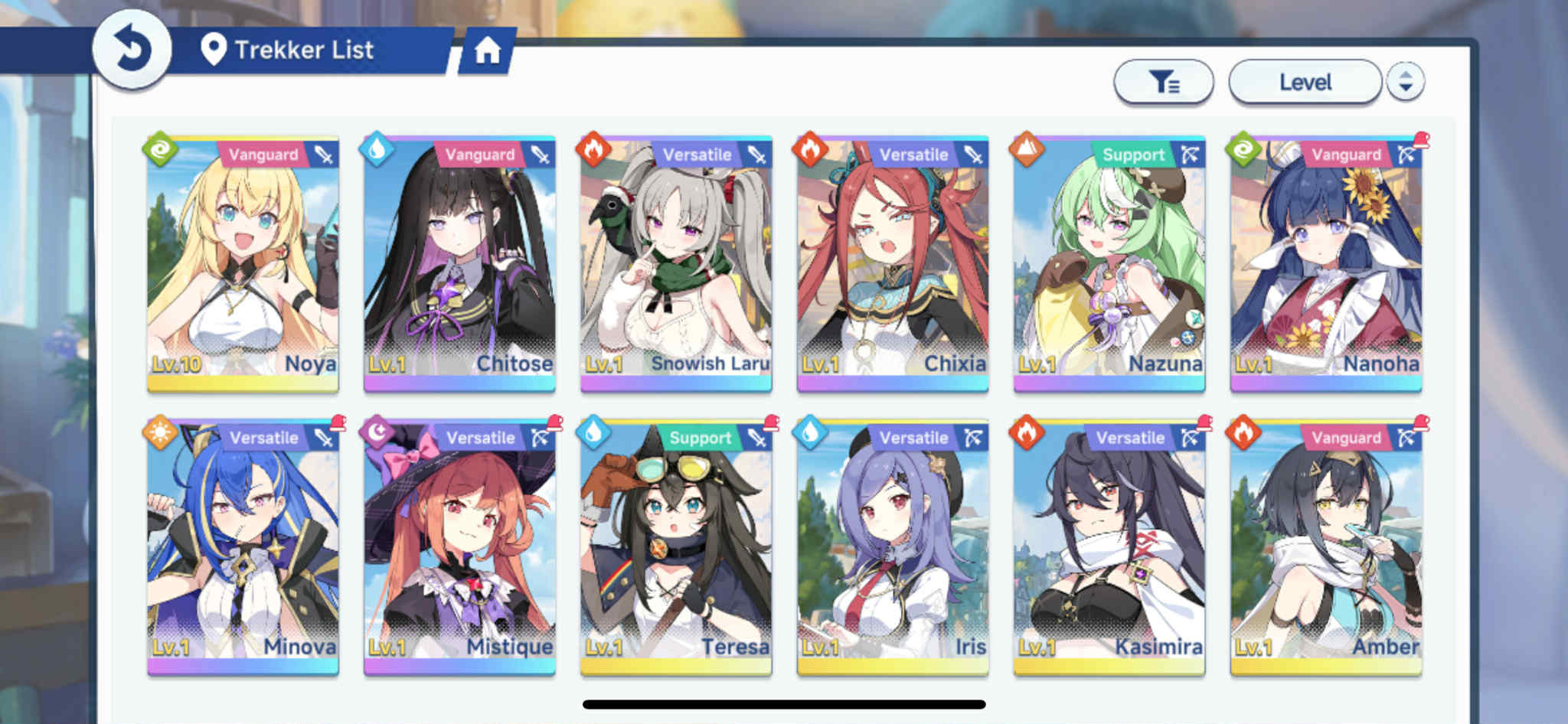Open the Amber trekker card
Image resolution: width=1568 pixels, height=724 pixels.
(x=1326, y=547)
